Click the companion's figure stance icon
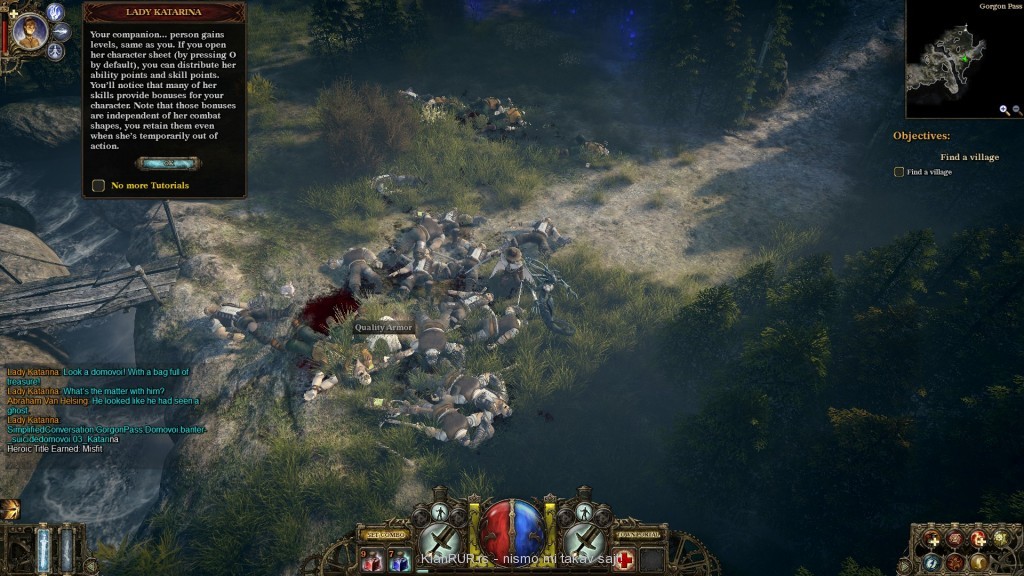This screenshot has height=576, width=1024. coord(56,50)
